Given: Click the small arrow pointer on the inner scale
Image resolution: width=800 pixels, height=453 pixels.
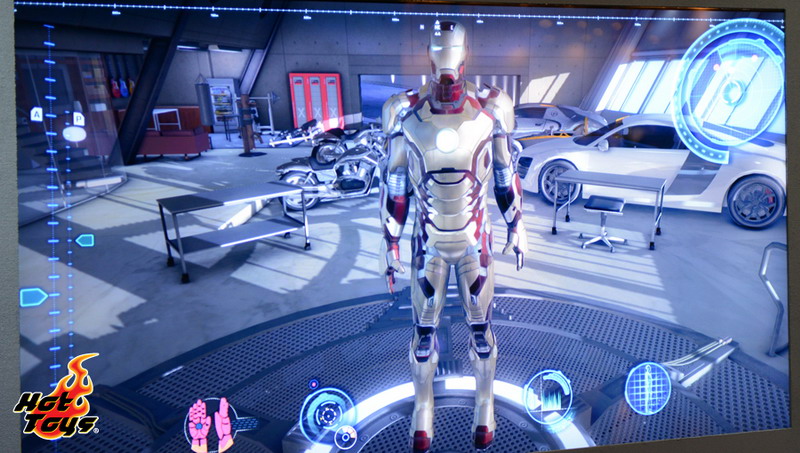Looking at the screenshot, I should click(x=85, y=240).
